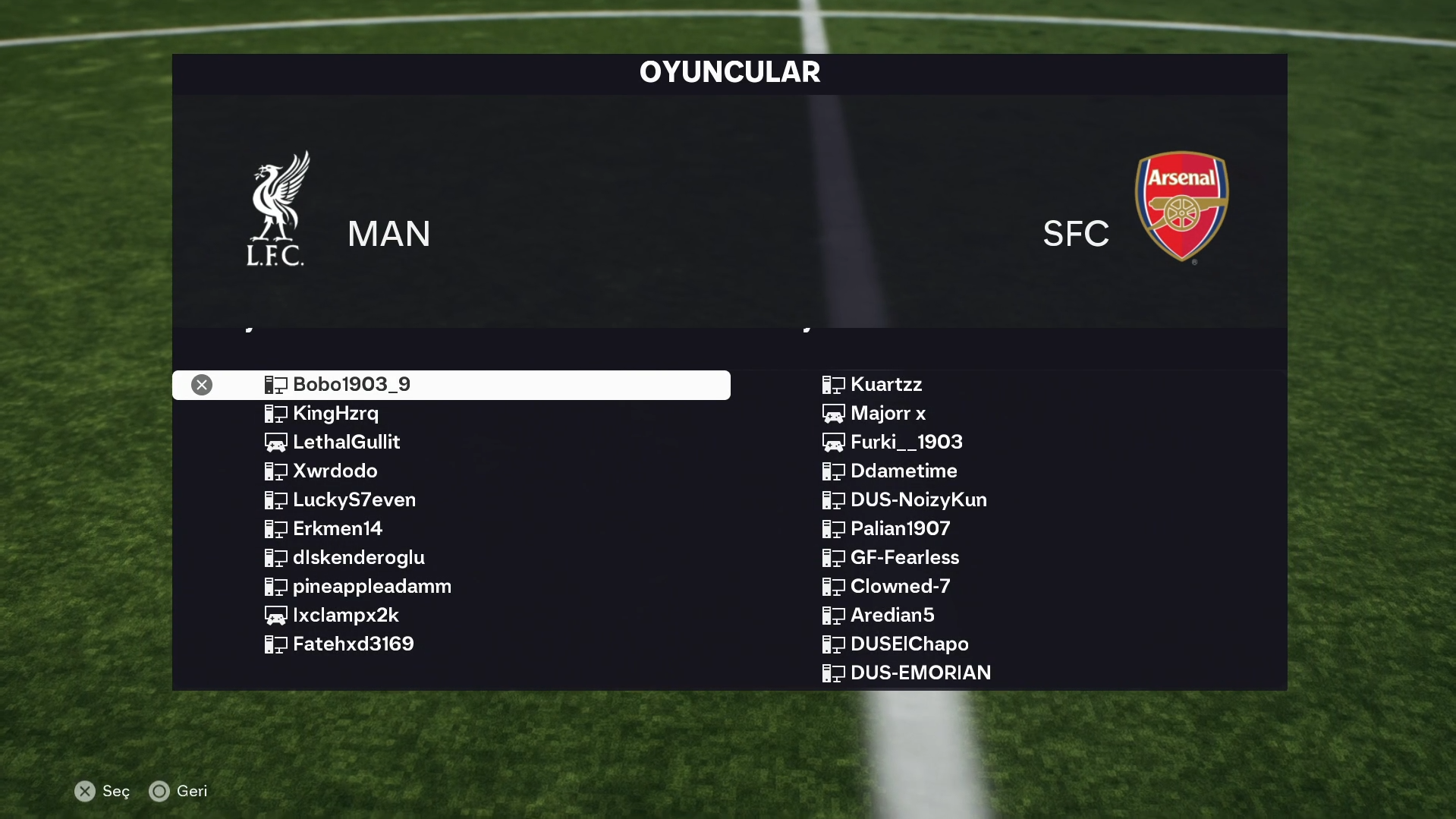The width and height of the screenshot is (1456, 819).
Task: Select Aredian5 in the player list
Action: pyautogui.click(x=892, y=616)
